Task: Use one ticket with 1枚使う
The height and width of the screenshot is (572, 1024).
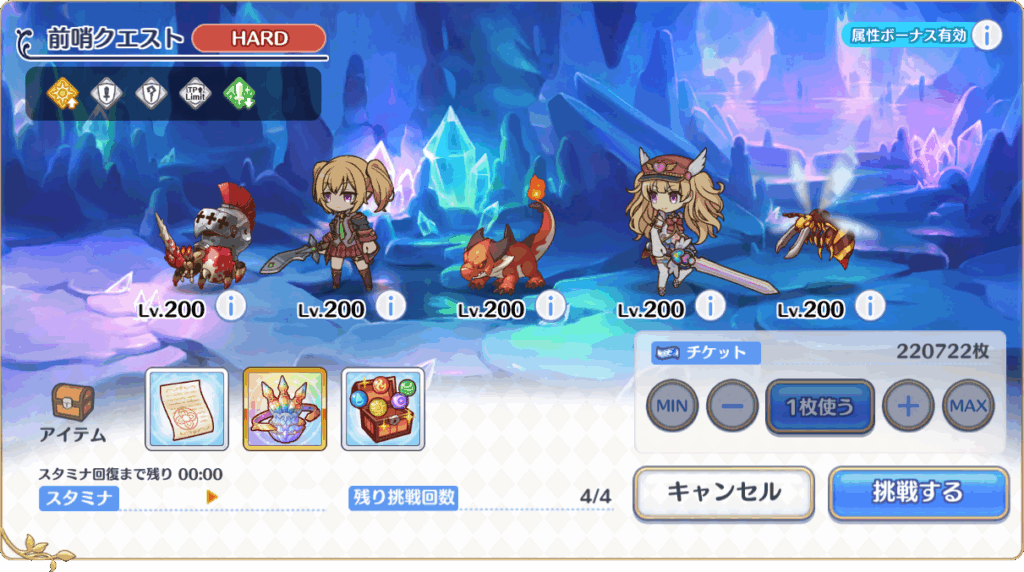Action: (820, 407)
